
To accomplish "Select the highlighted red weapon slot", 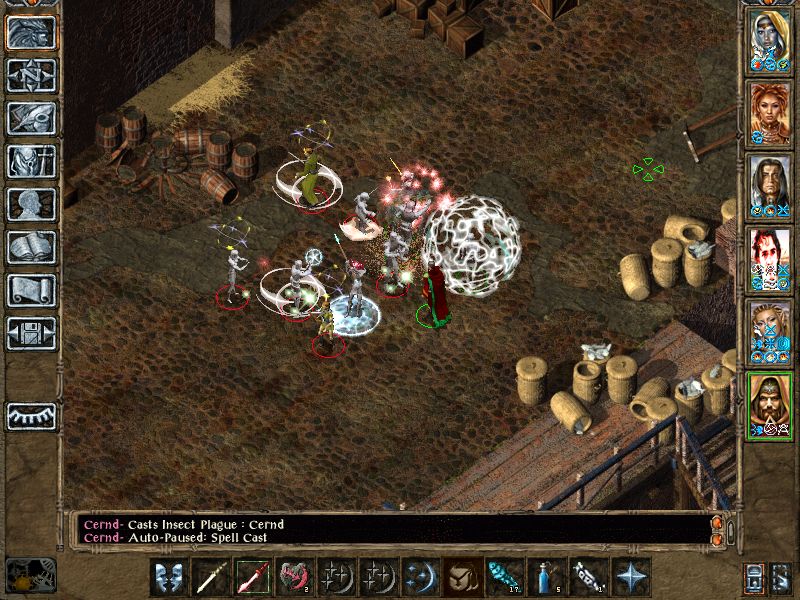I will tap(251, 577).
